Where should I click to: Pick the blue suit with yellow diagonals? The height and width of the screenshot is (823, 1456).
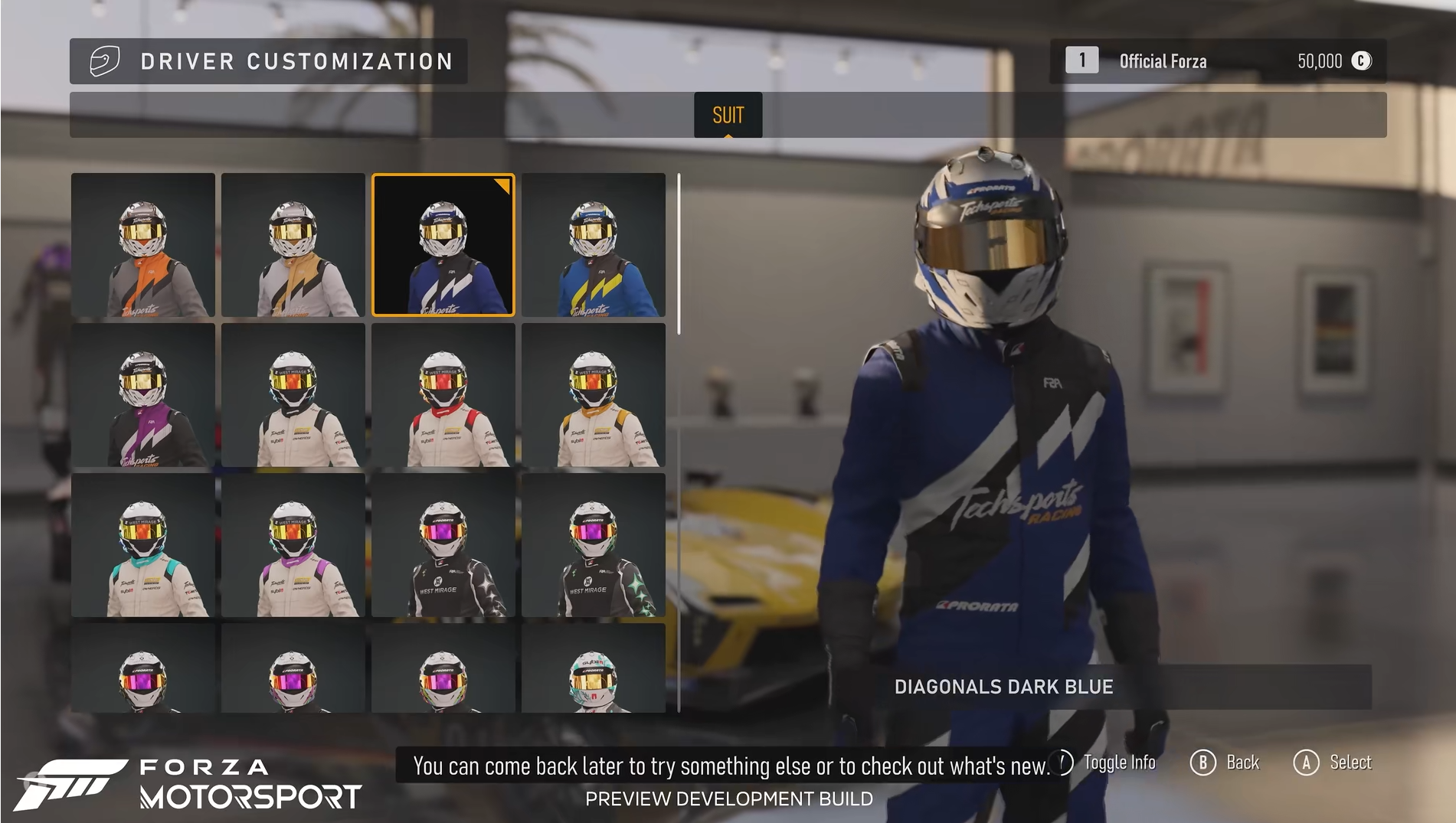[x=594, y=245]
